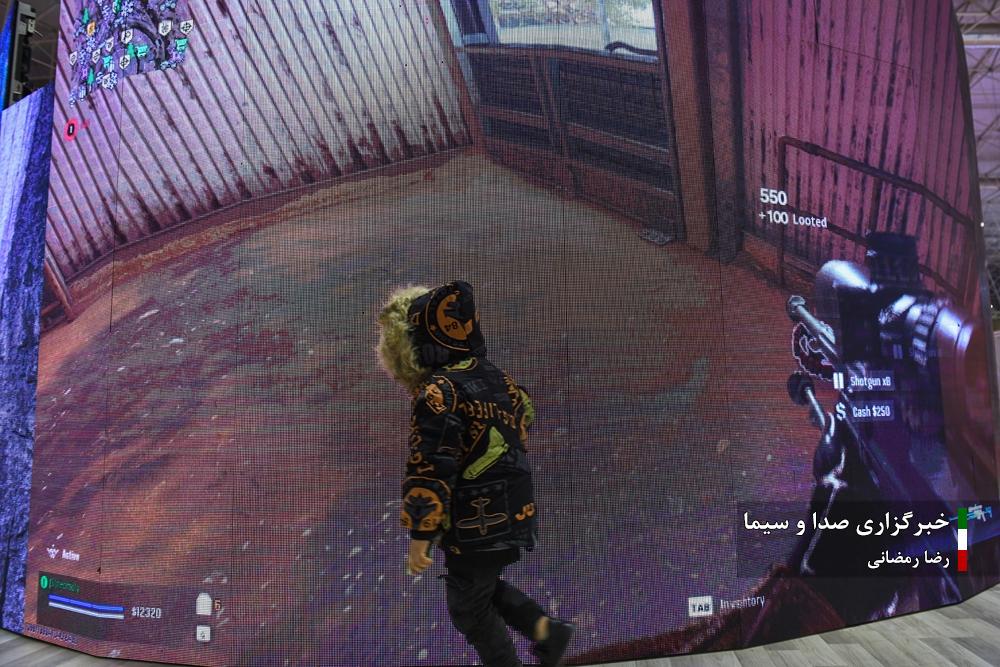Click the small square item icon below the armor plate
This screenshot has height=667, width=1000.
(x=203, y=632)
